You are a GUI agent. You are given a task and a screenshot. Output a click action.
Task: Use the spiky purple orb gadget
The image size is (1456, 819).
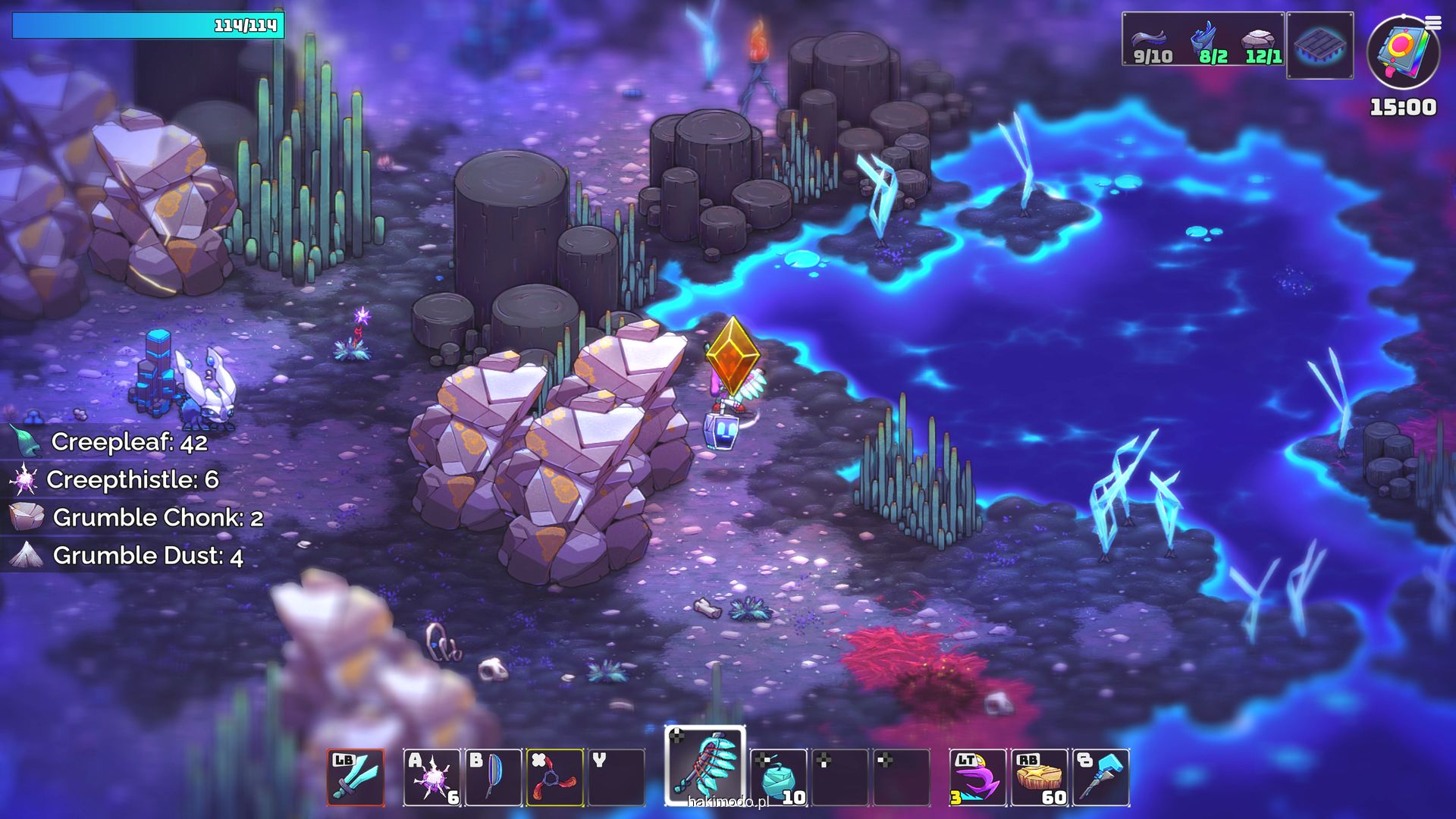point(431,777)
